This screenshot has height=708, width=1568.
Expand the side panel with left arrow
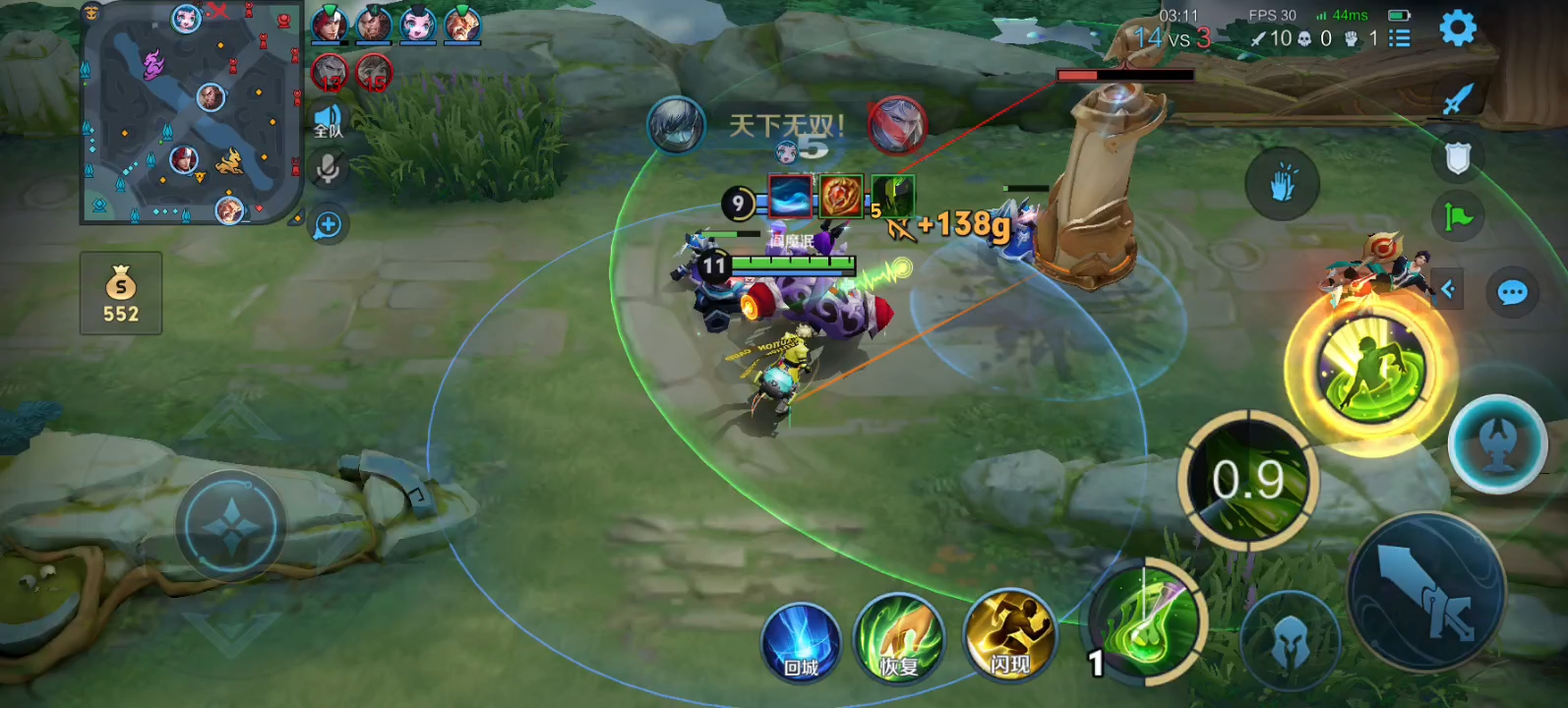coord(1448,289)
